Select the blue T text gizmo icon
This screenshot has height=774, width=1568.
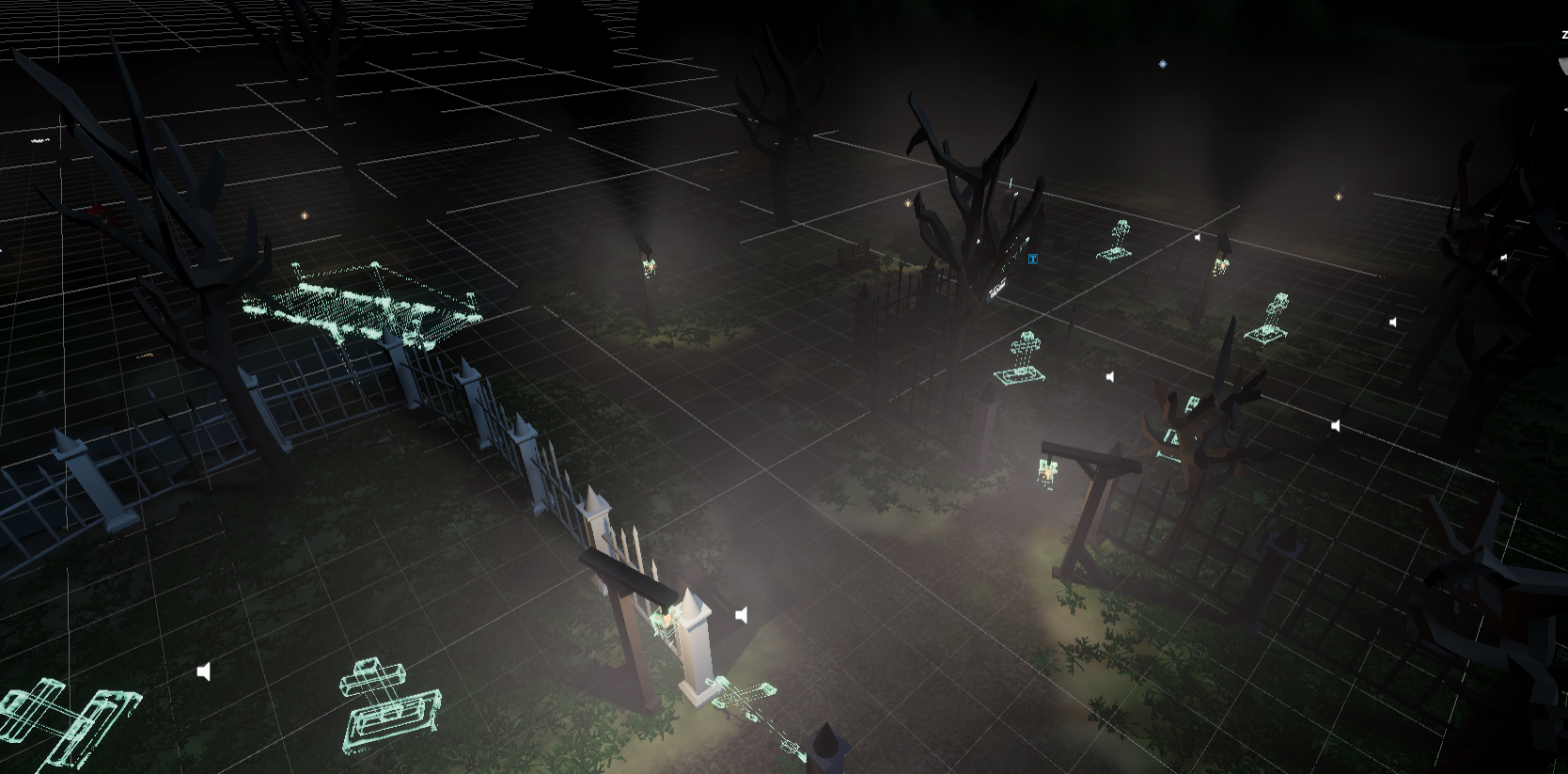1032,259
